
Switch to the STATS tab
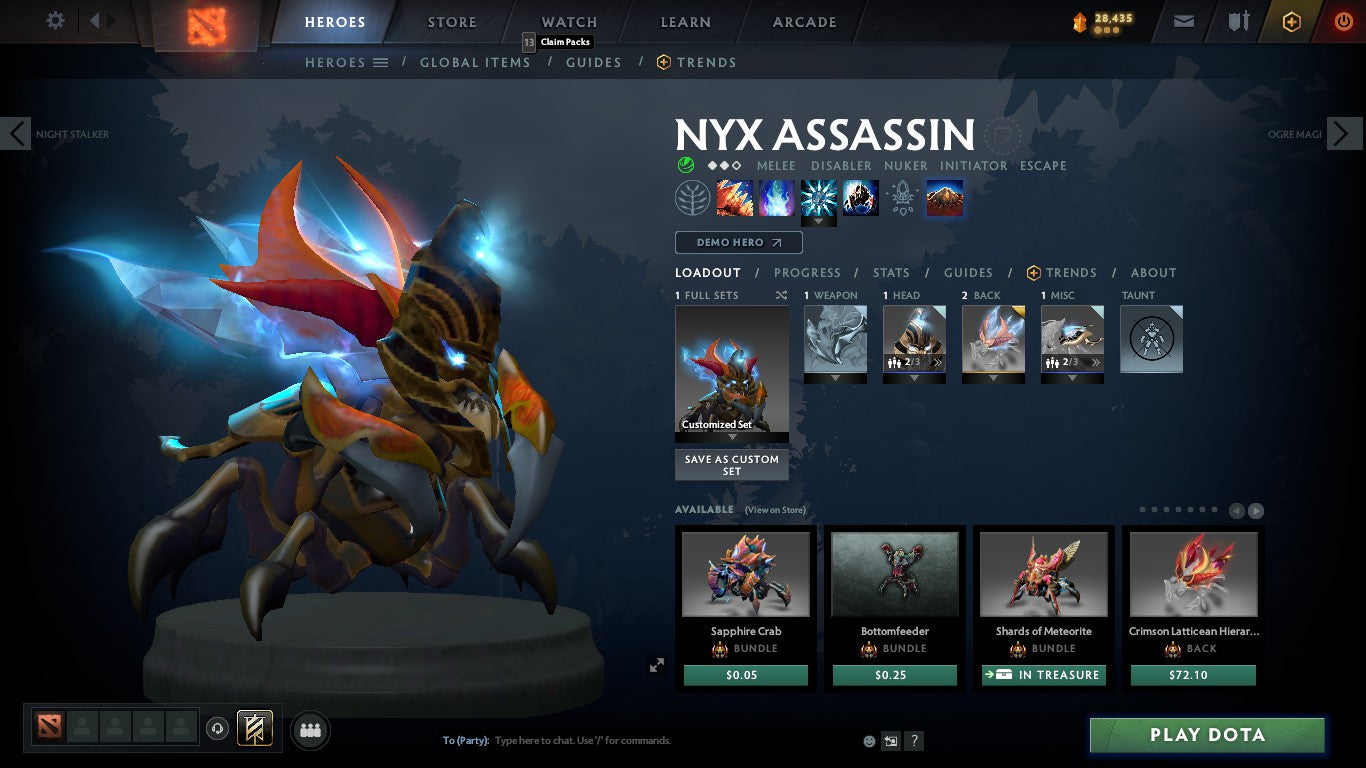(x=890, y=272)
